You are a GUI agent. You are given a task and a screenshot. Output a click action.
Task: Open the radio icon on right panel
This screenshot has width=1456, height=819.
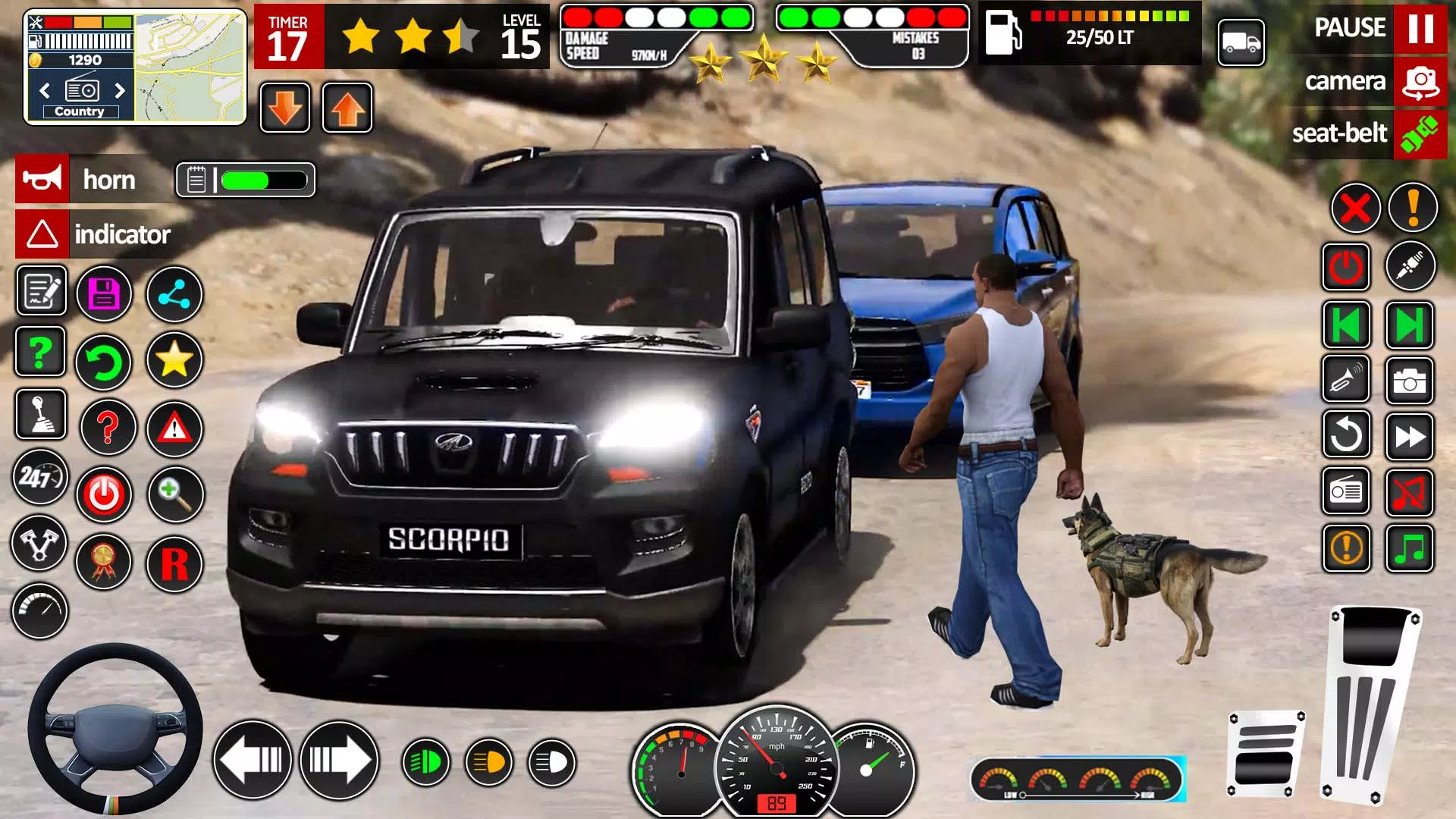tap(1345, 491)
